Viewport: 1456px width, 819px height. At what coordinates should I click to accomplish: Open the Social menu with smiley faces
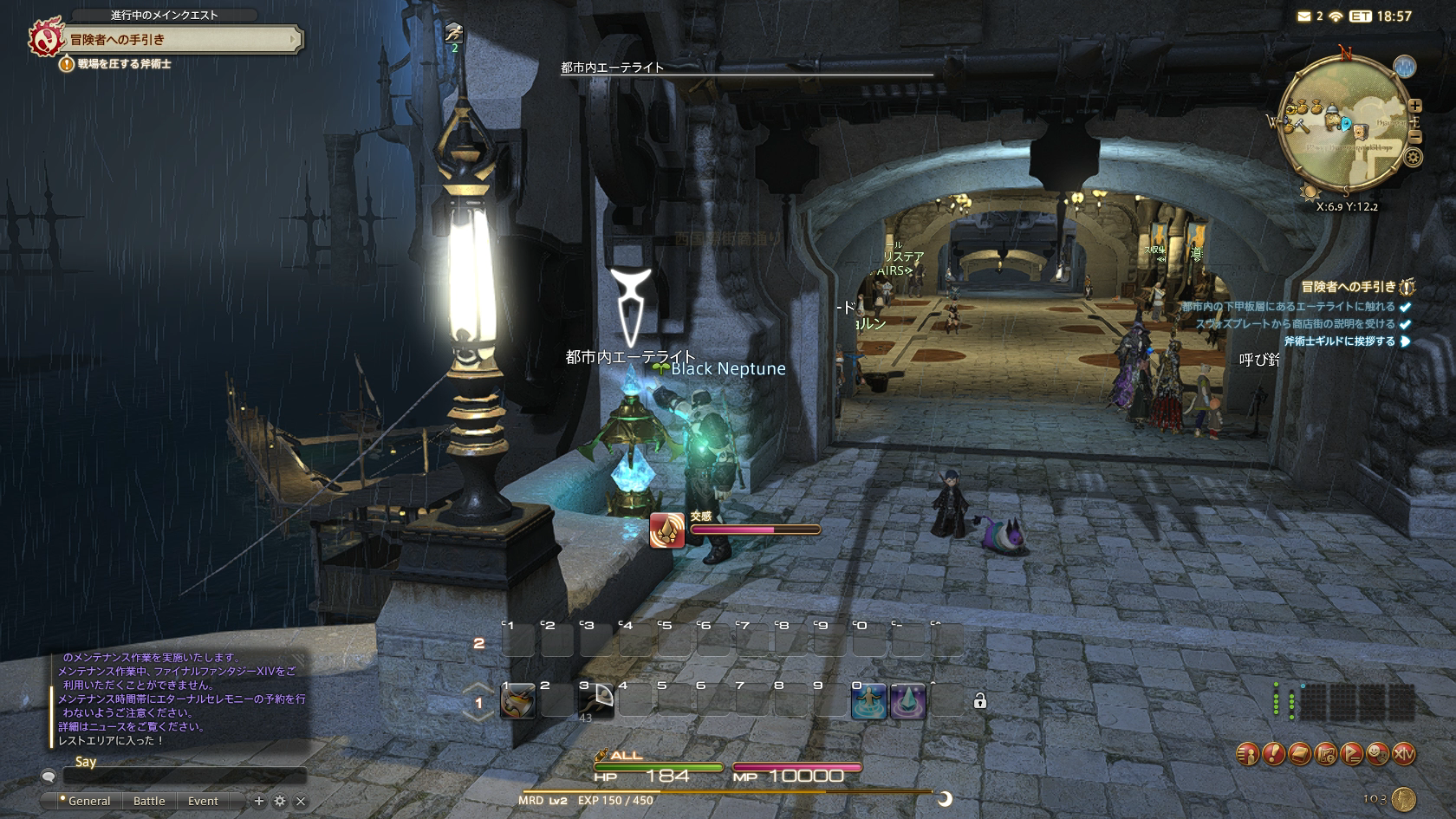(x=1377, y=755)
